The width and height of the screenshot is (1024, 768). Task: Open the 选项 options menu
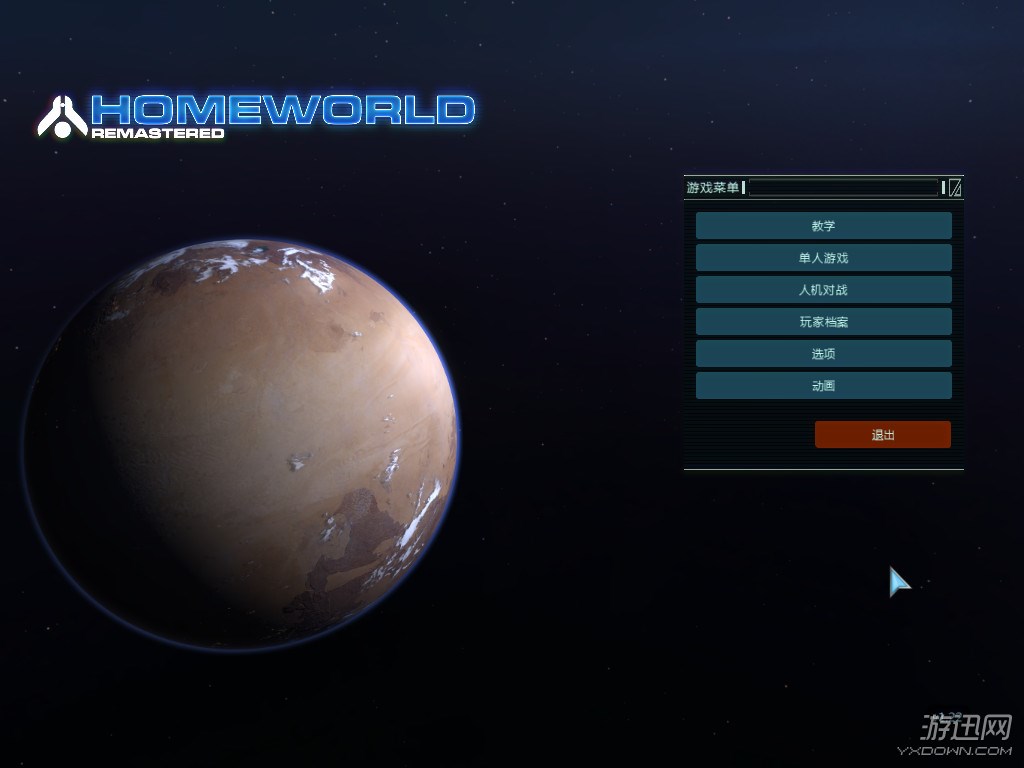point(823,354)
